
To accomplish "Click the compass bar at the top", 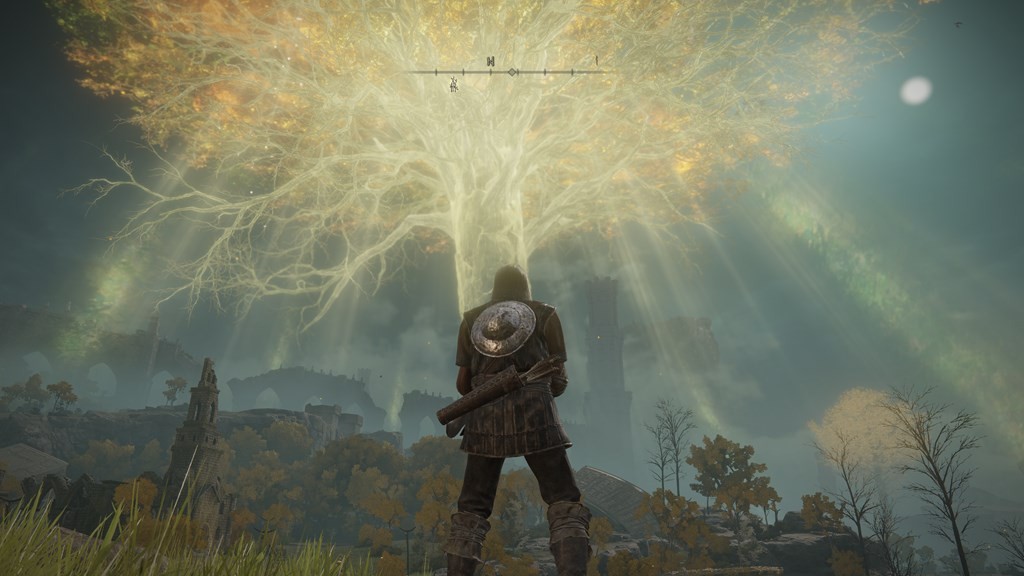I will [x=511, y=72].
